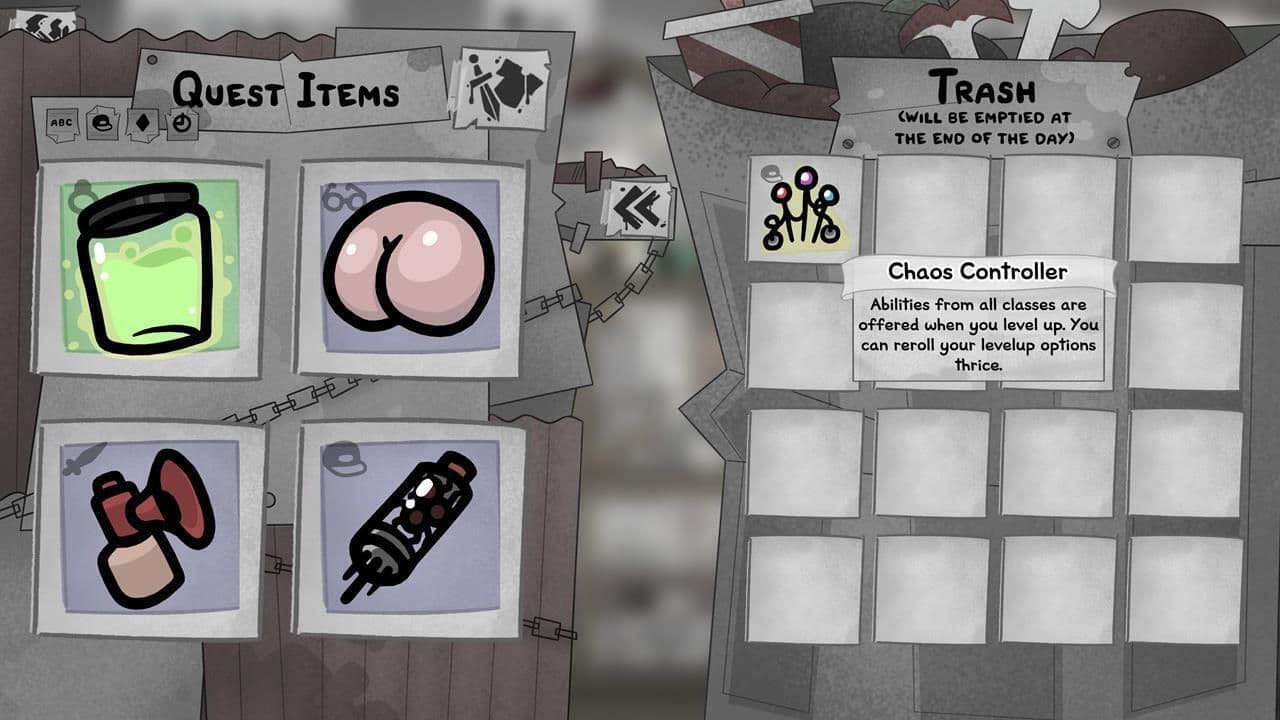
Task: Toggle the diamond sort filter
Action: pyautogui.click(x=142, y=122)
